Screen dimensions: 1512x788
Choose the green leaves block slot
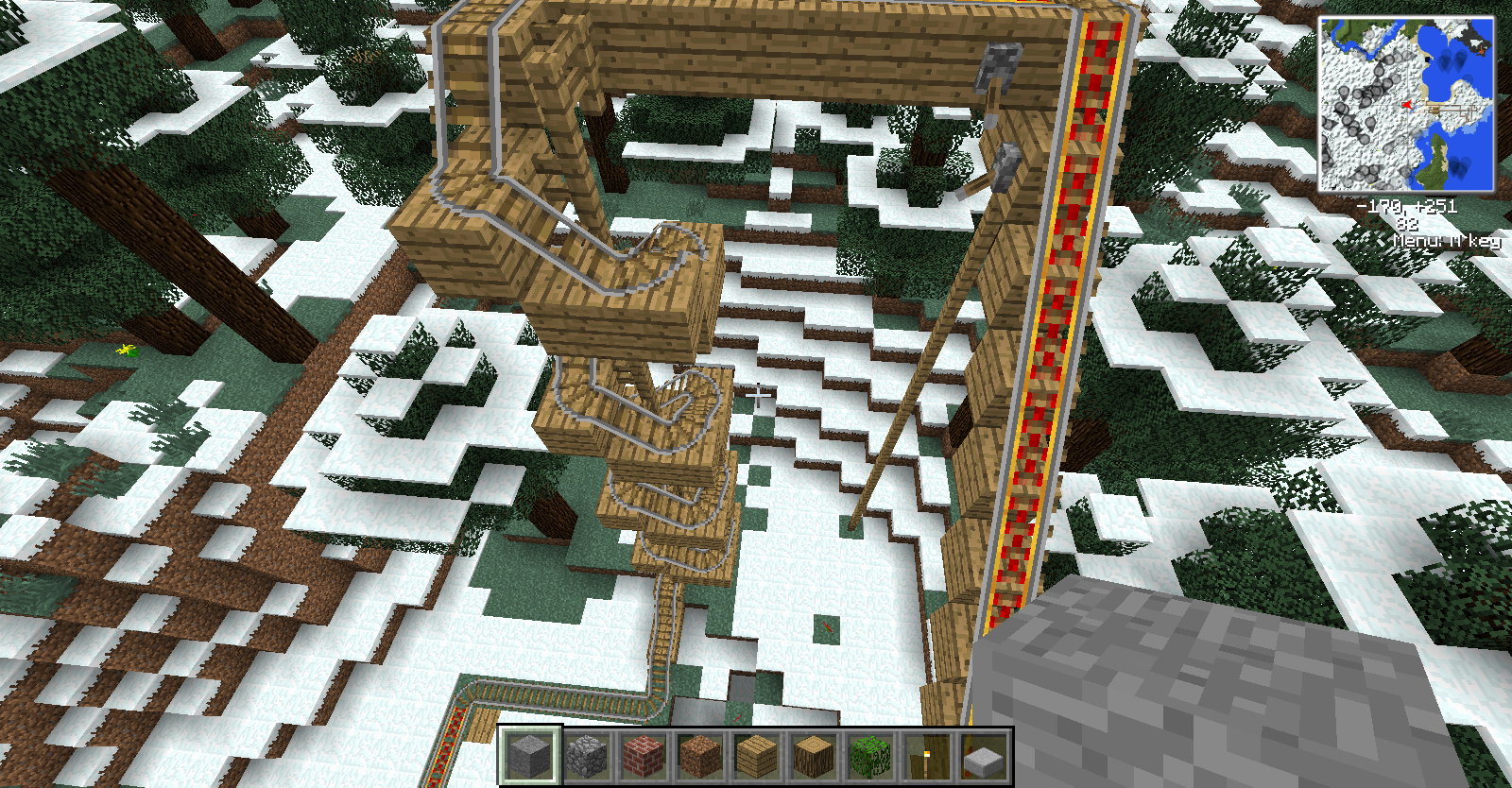869,756
